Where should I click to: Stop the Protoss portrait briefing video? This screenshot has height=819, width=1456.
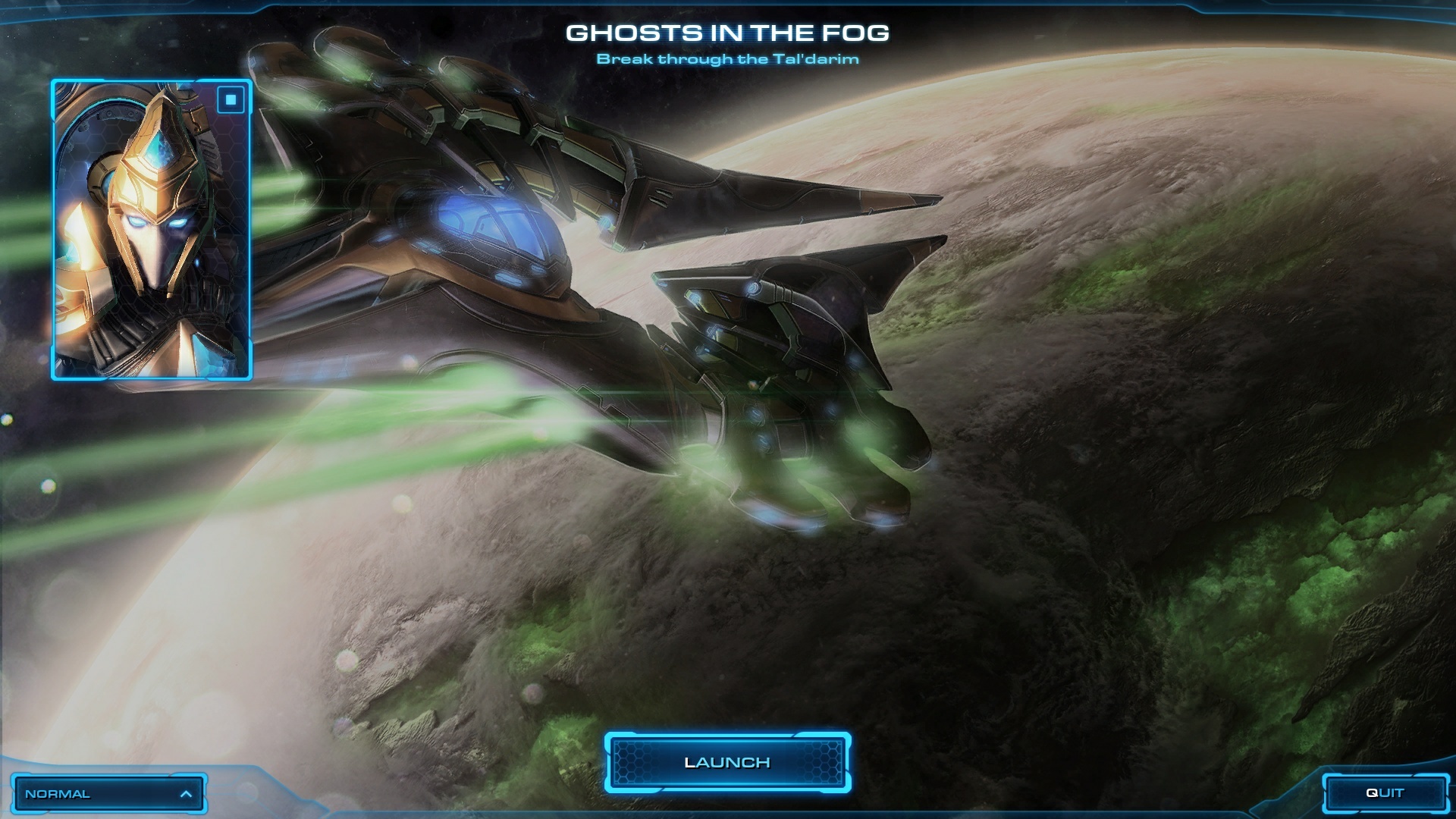[x=231, y=99]
